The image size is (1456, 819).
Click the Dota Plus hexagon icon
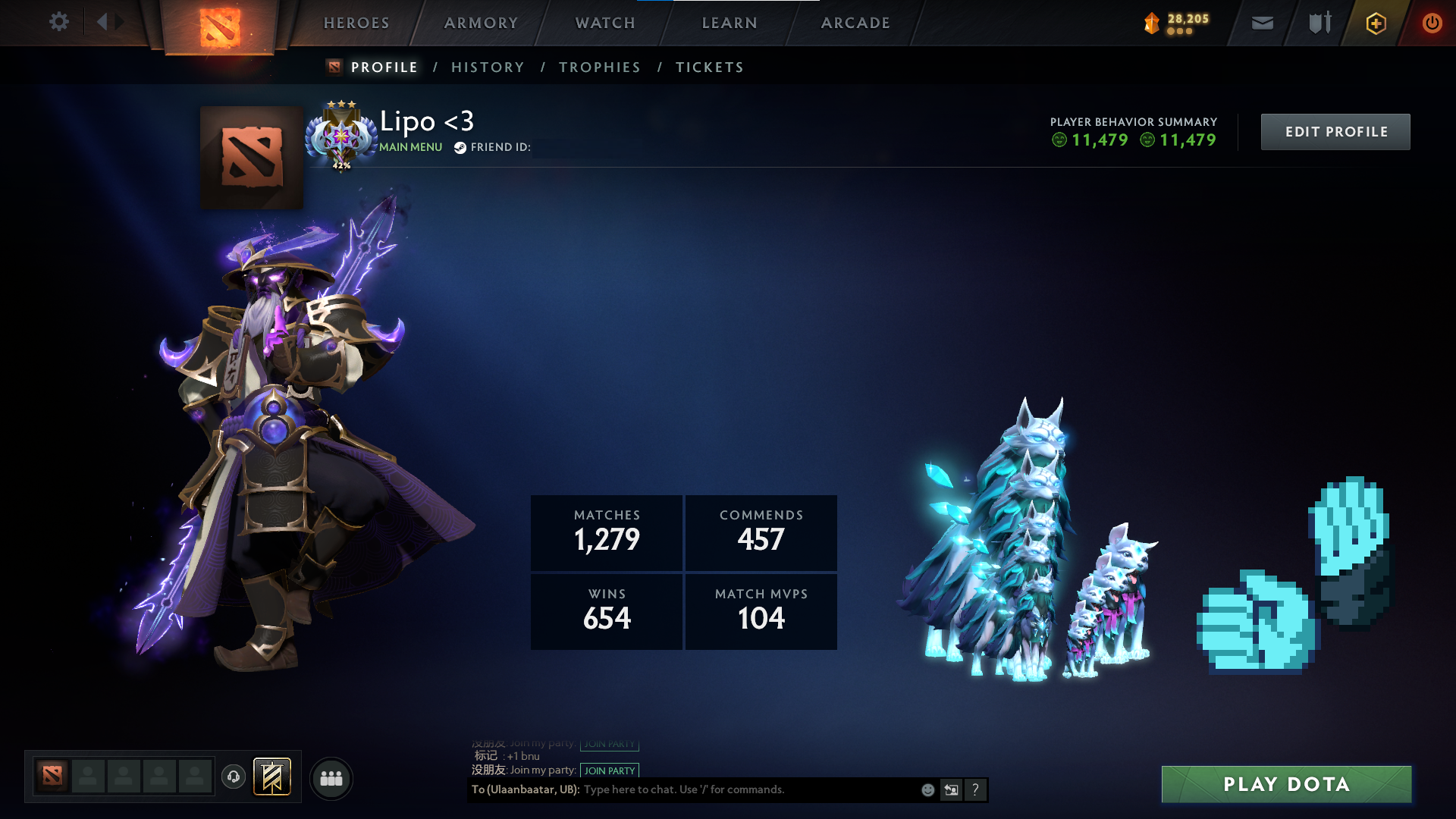coord(1375,23)
